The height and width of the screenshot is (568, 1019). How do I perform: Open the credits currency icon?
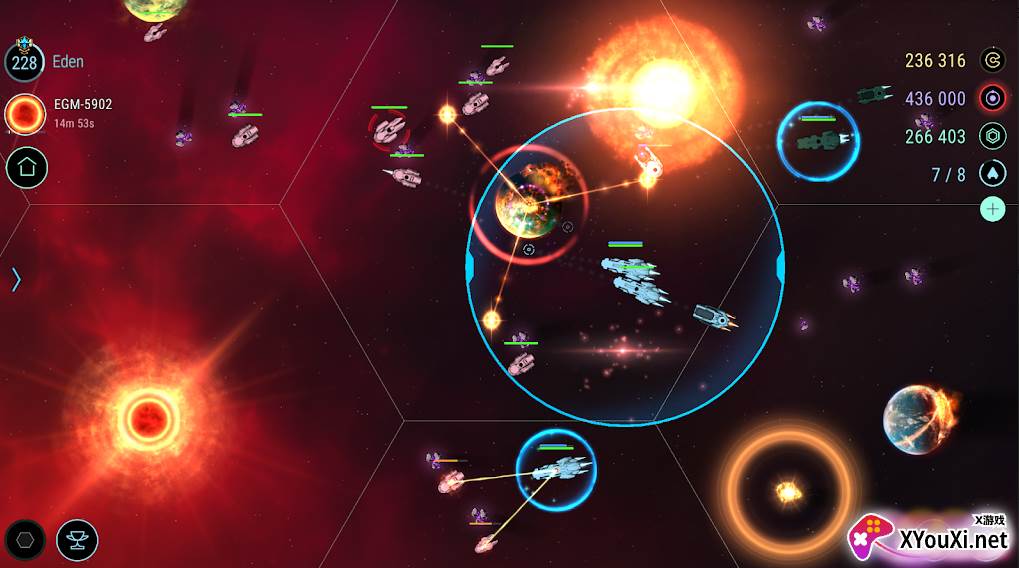(992, 60)
